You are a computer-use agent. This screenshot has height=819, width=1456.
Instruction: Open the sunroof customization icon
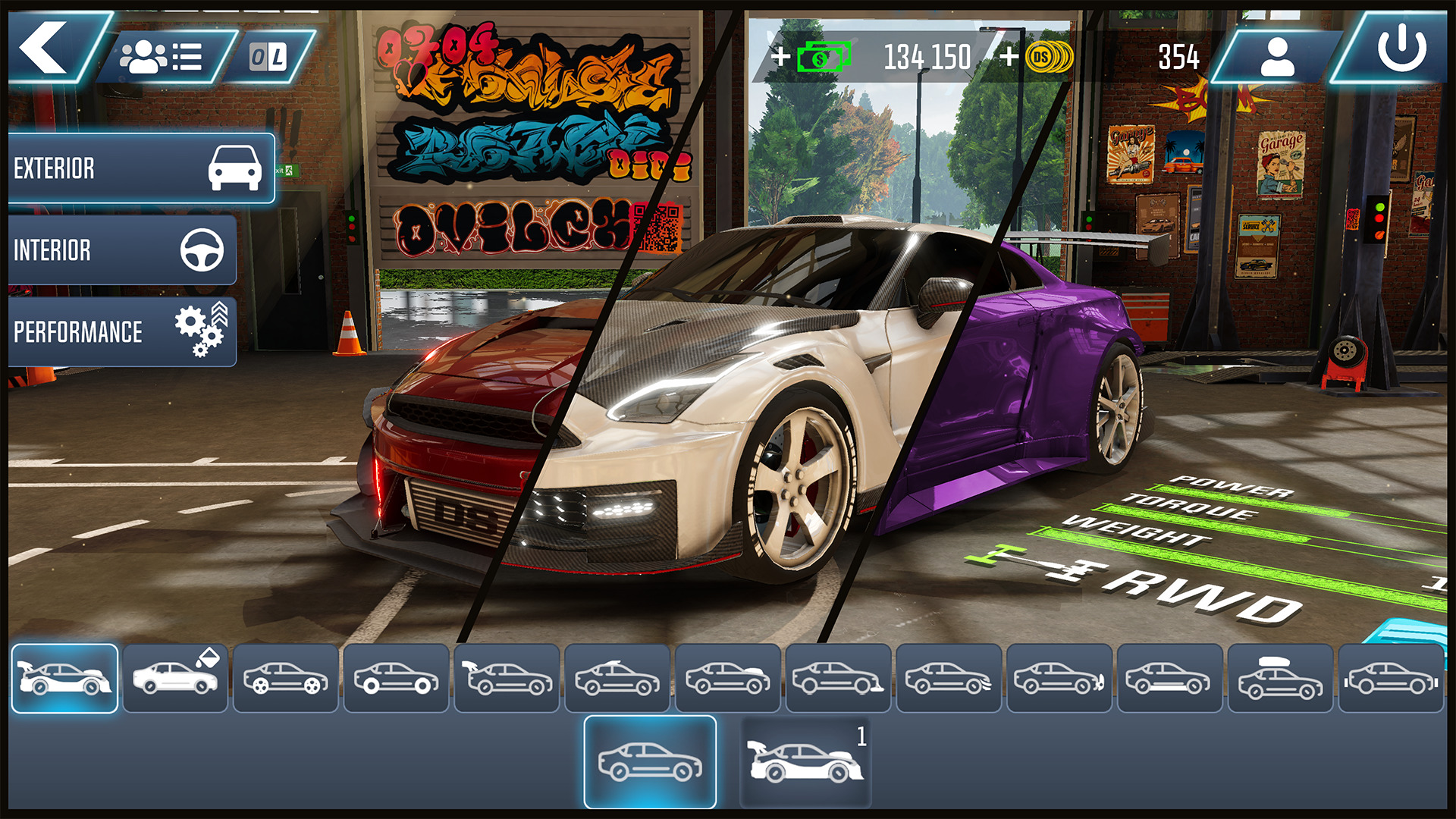pos(618,679)
